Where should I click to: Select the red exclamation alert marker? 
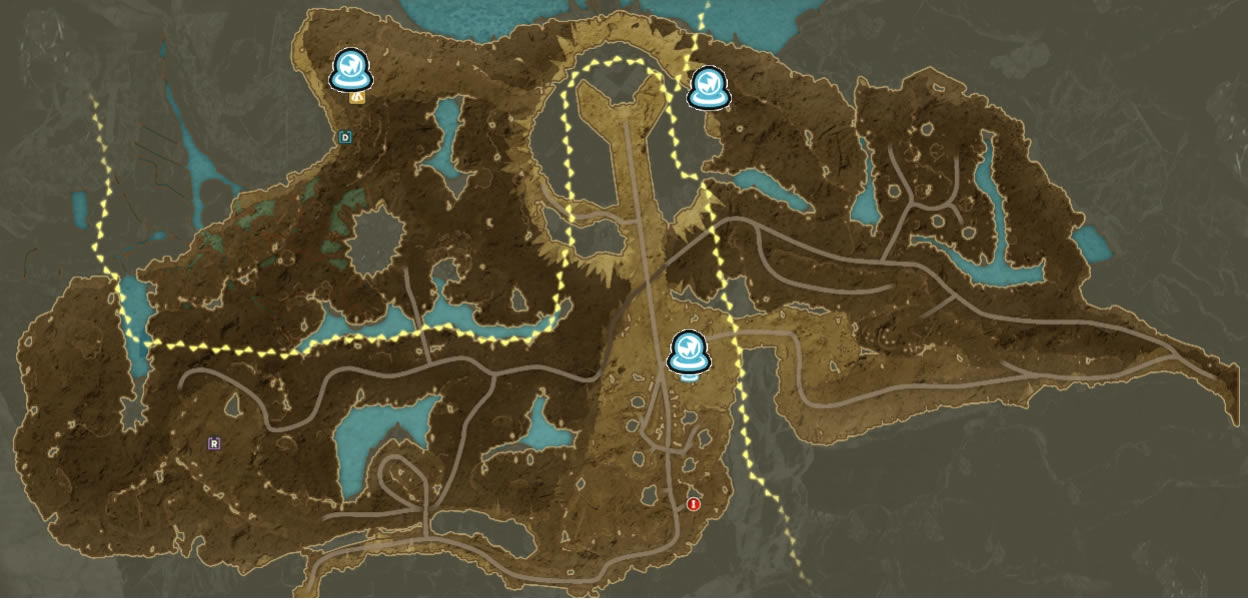pyautogui.click(x=693, y=505)
